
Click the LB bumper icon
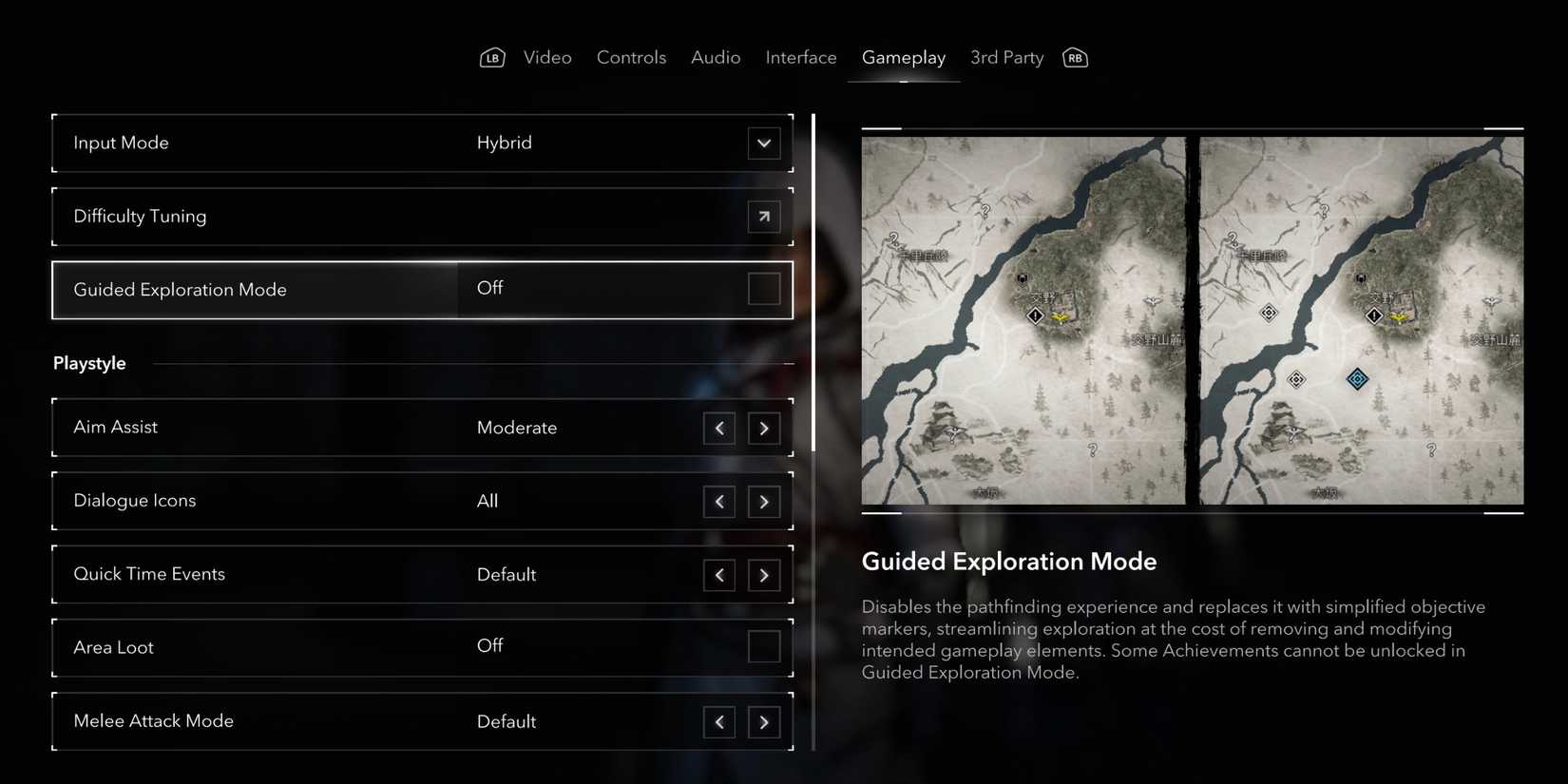(492, 57)
